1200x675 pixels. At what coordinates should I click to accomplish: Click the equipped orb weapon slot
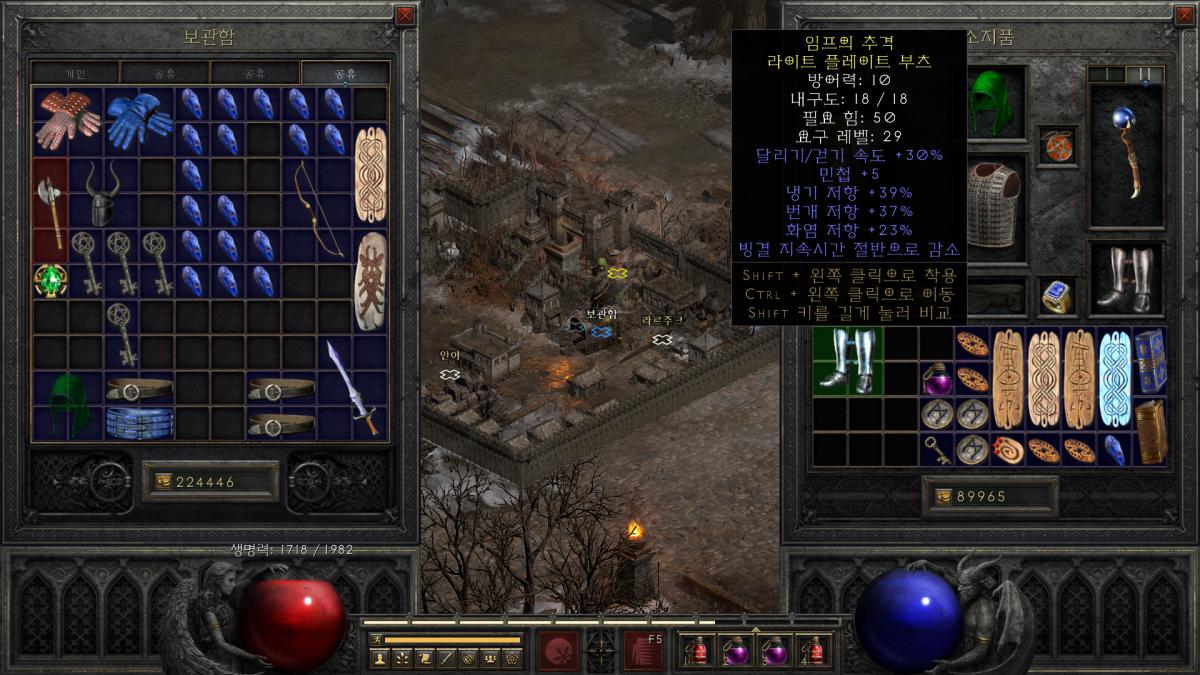(x=1125, y=153)
